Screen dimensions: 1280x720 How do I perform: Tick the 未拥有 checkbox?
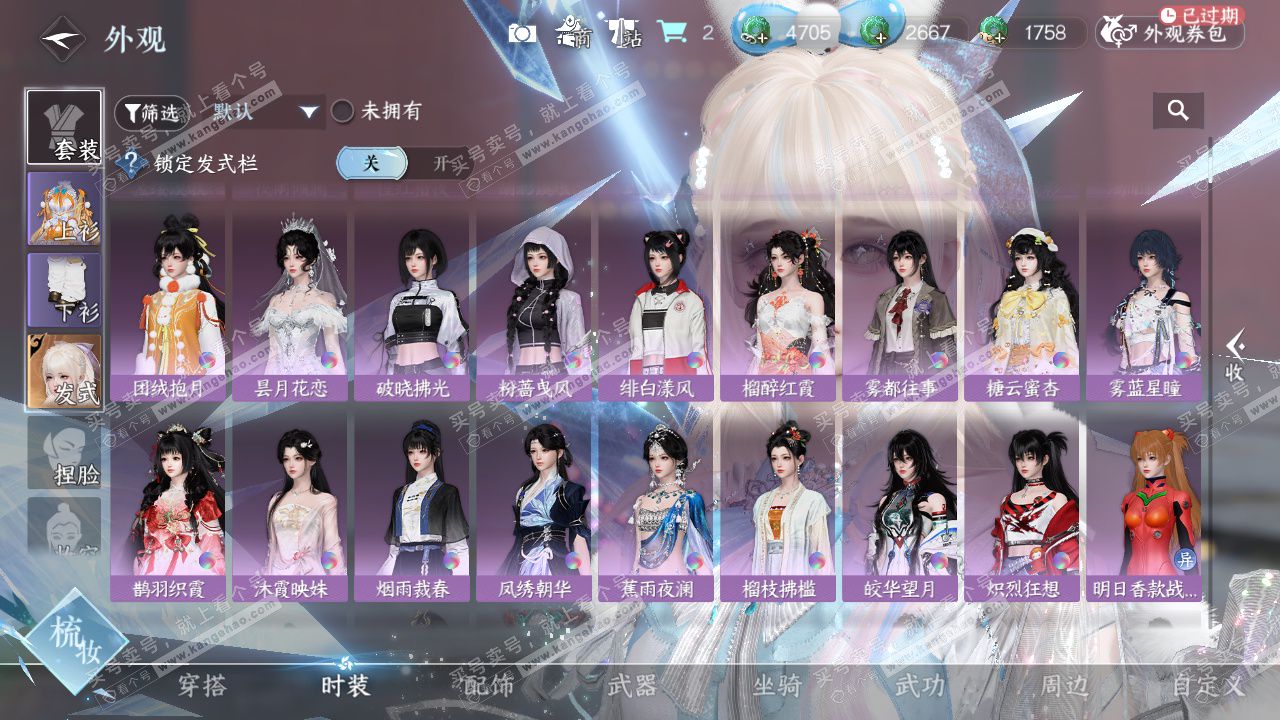point(343,112)
